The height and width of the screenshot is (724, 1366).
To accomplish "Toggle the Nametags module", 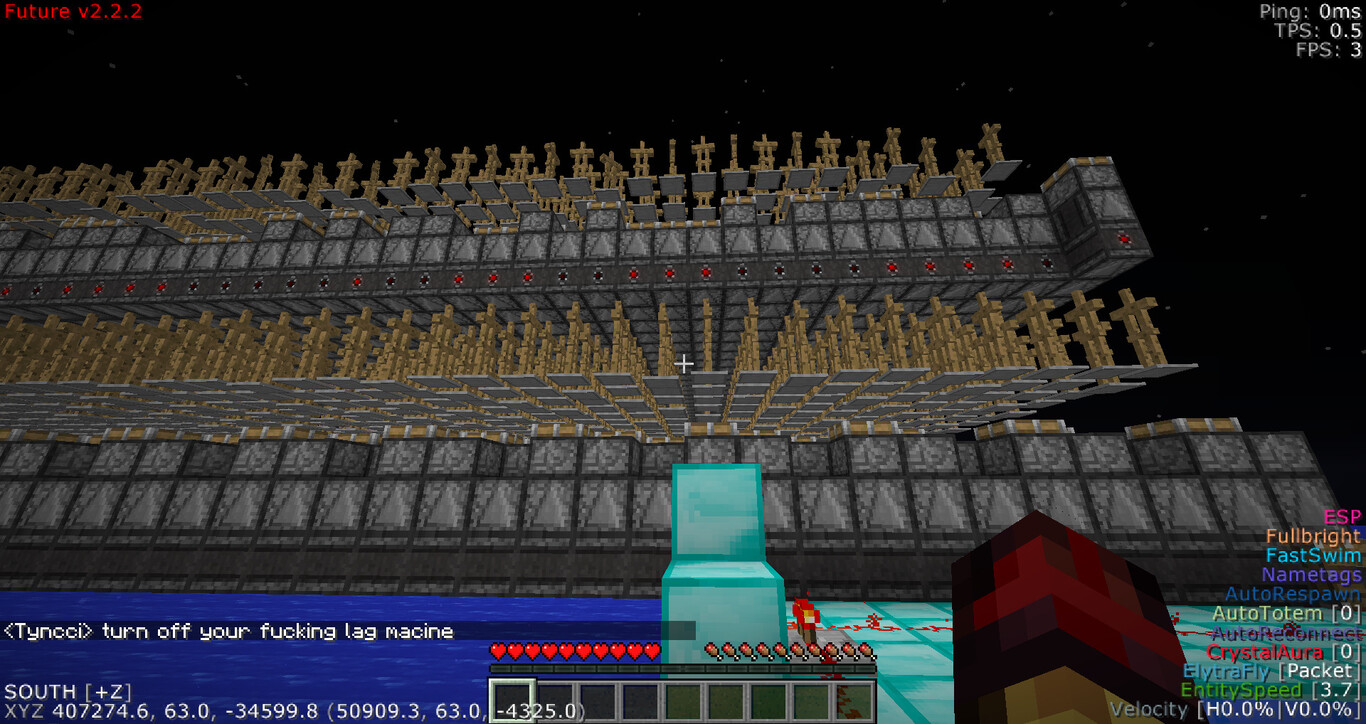I will 1311,575.
